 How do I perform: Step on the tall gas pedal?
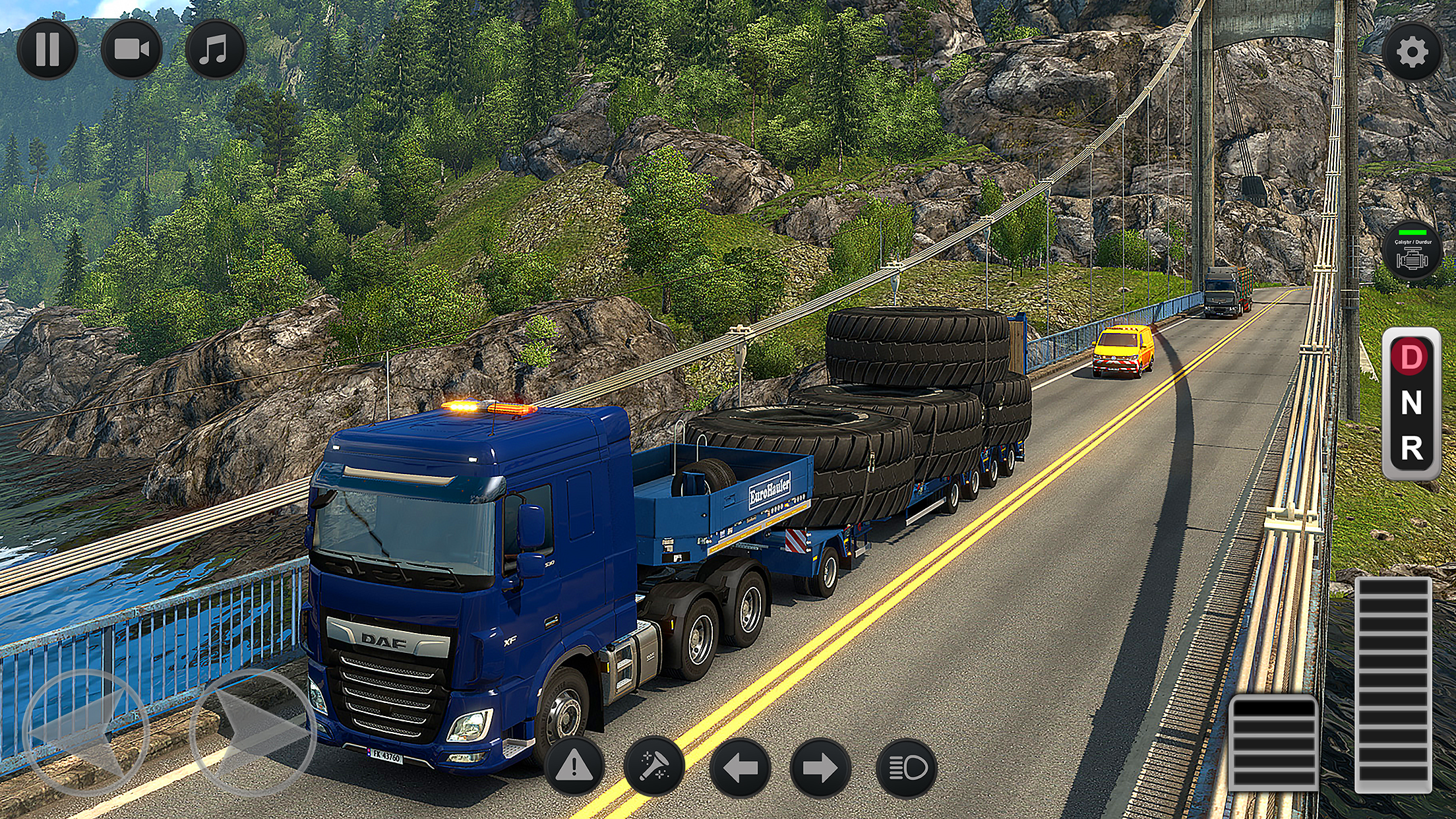pos(1393,684)
